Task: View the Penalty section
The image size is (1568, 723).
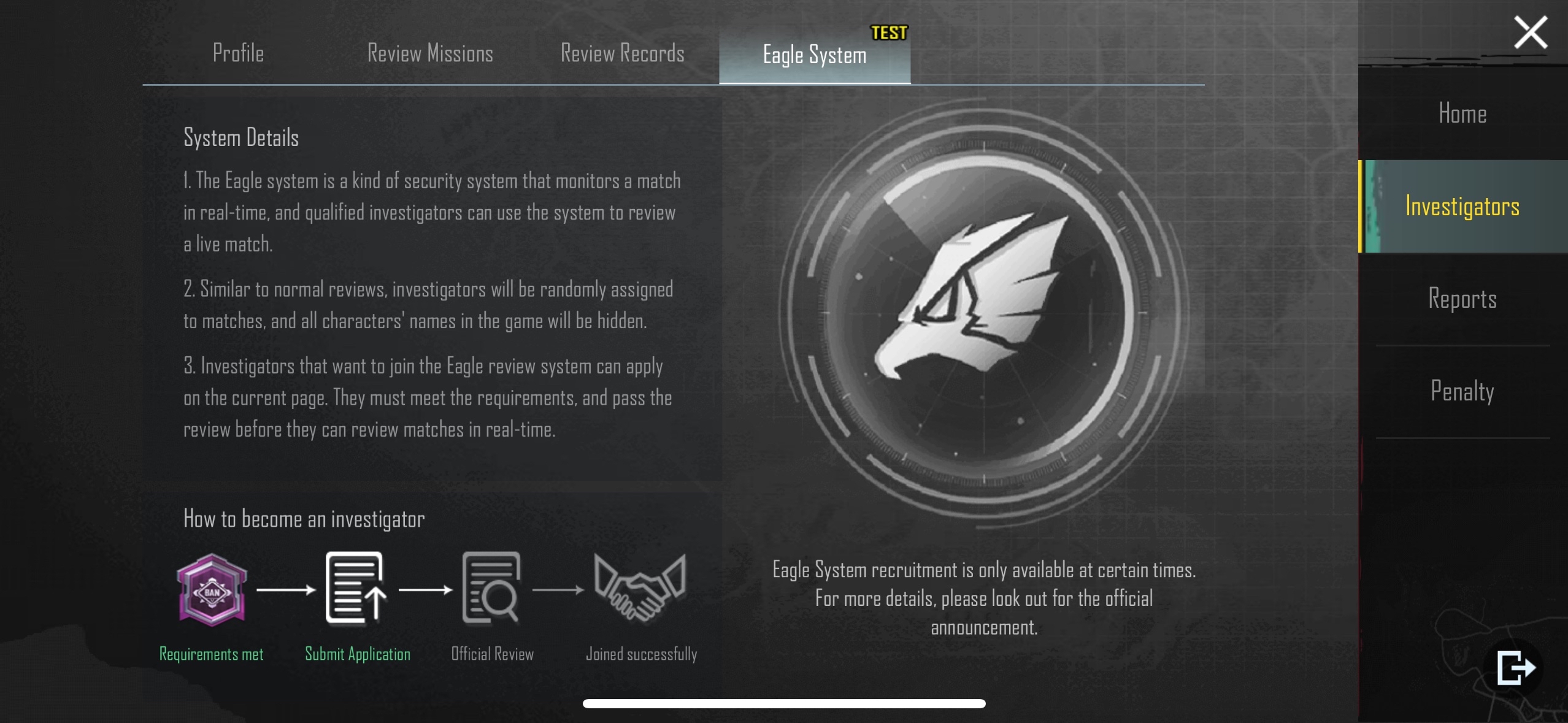Action: click(x=1462, y=391)
